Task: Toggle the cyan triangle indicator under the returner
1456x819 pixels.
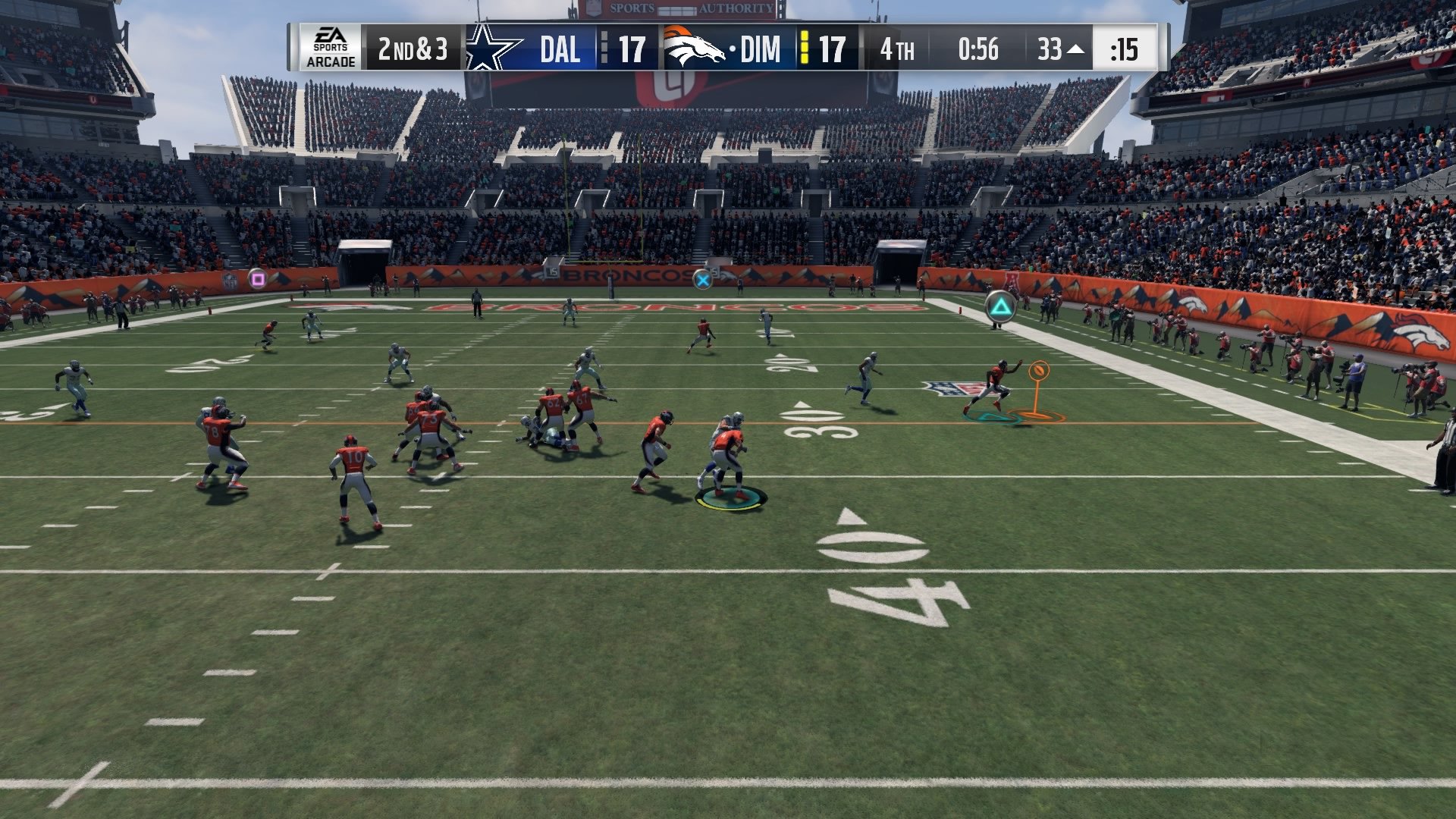Action: point(991,415)
